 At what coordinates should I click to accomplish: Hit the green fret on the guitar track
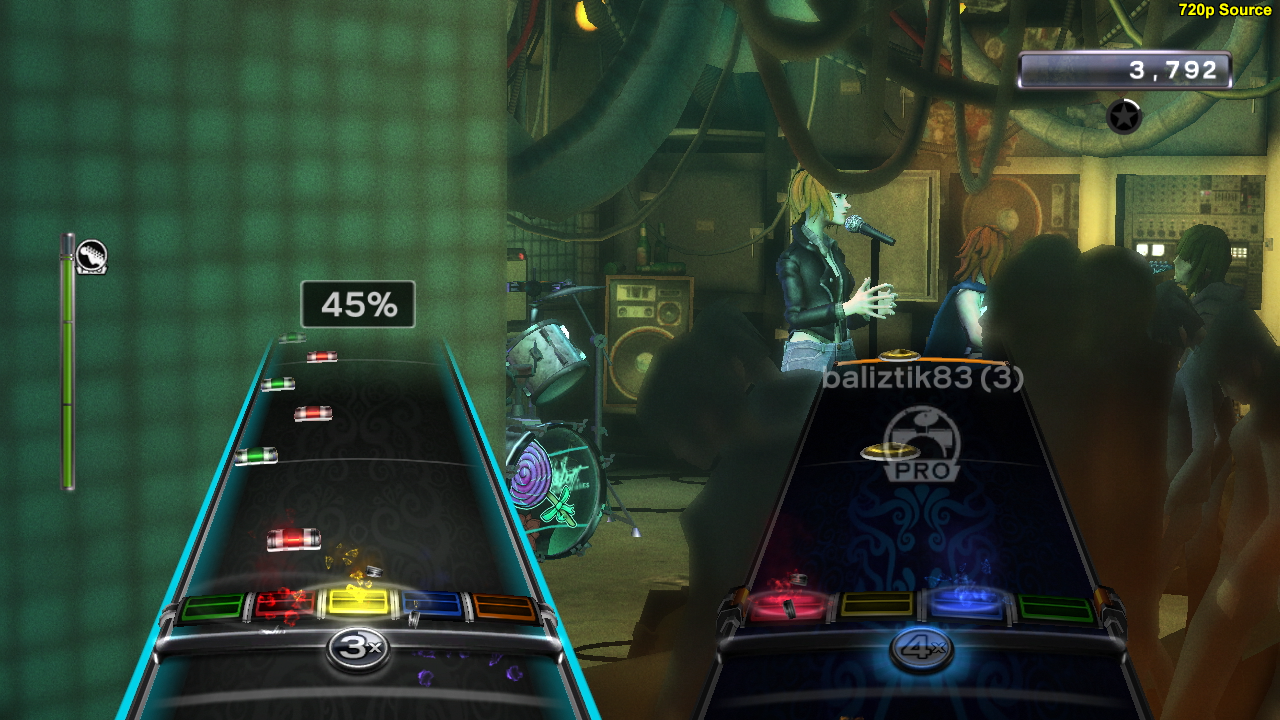pos(212,607)
